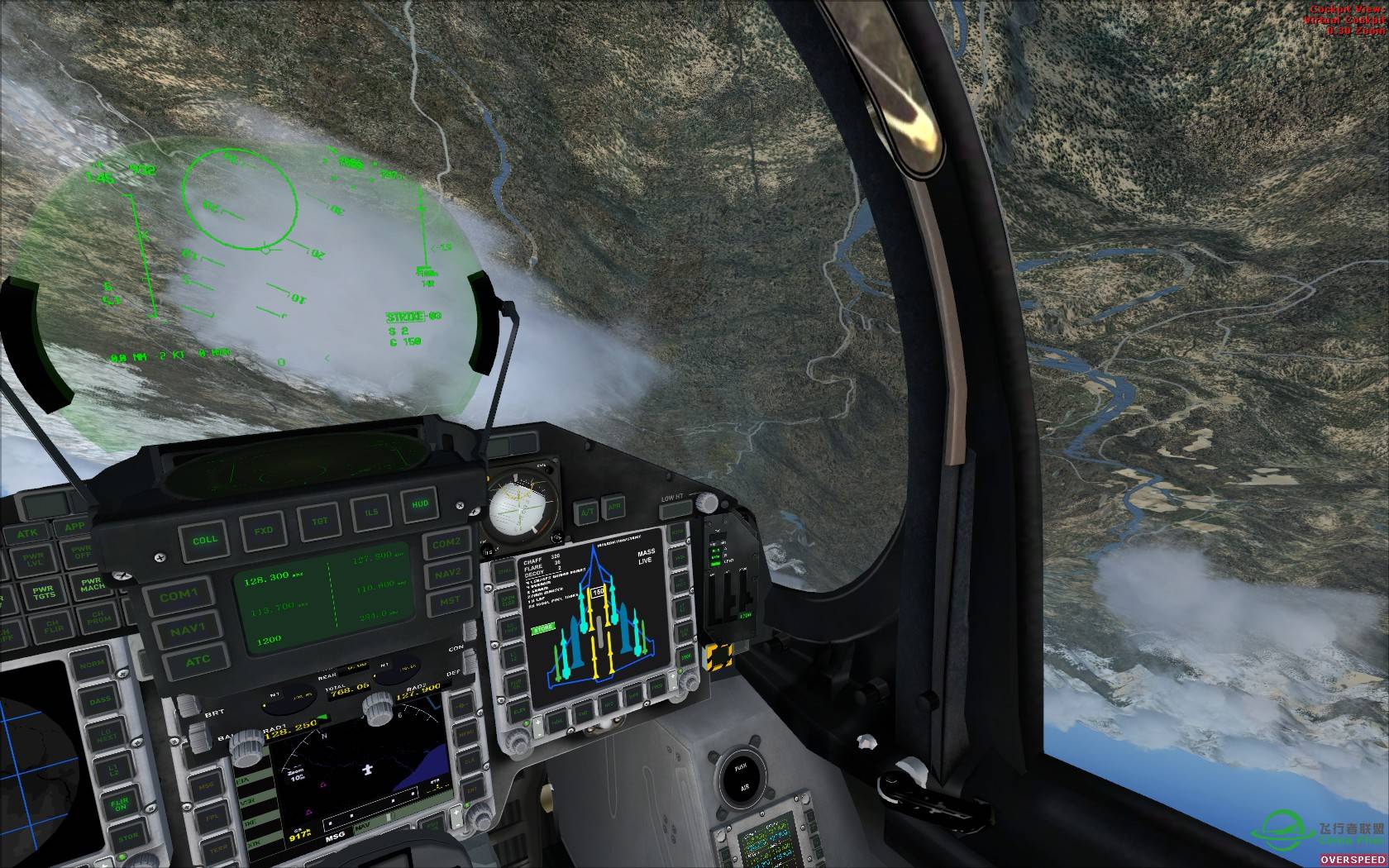Activate the APR approach button

pyautogui.click(x=613, y=507)
